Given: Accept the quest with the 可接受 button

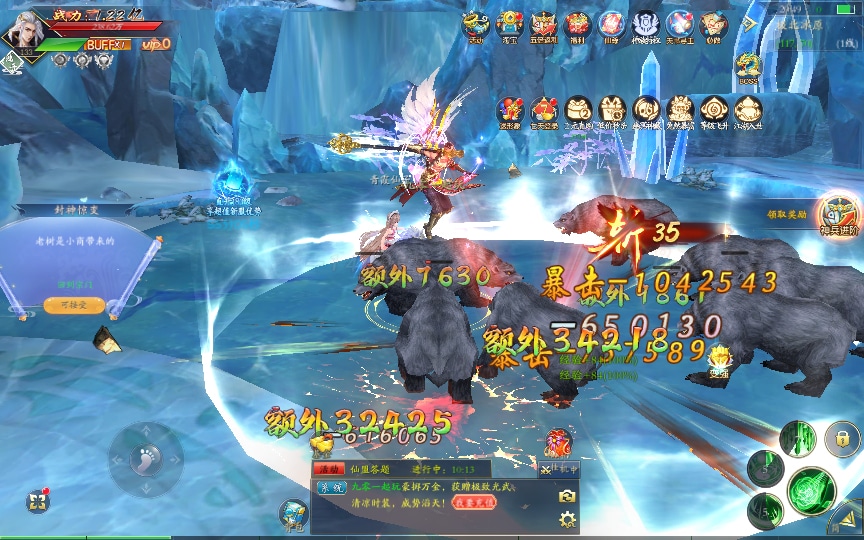Looking at the screenshot, I should (74, 304).
